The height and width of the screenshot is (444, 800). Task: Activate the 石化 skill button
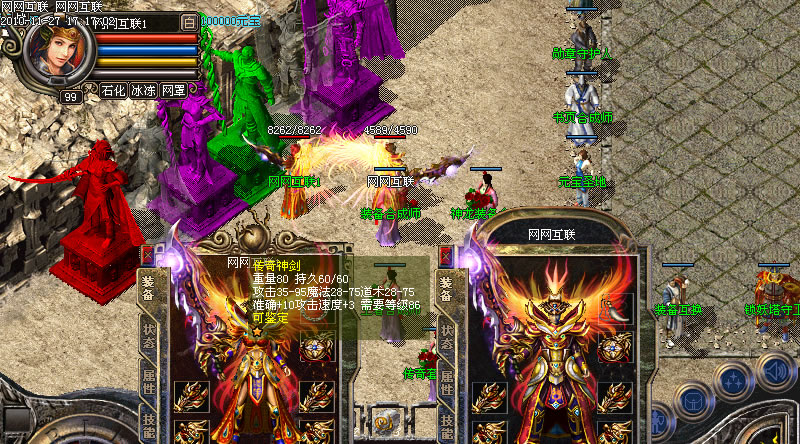(113, 90)
